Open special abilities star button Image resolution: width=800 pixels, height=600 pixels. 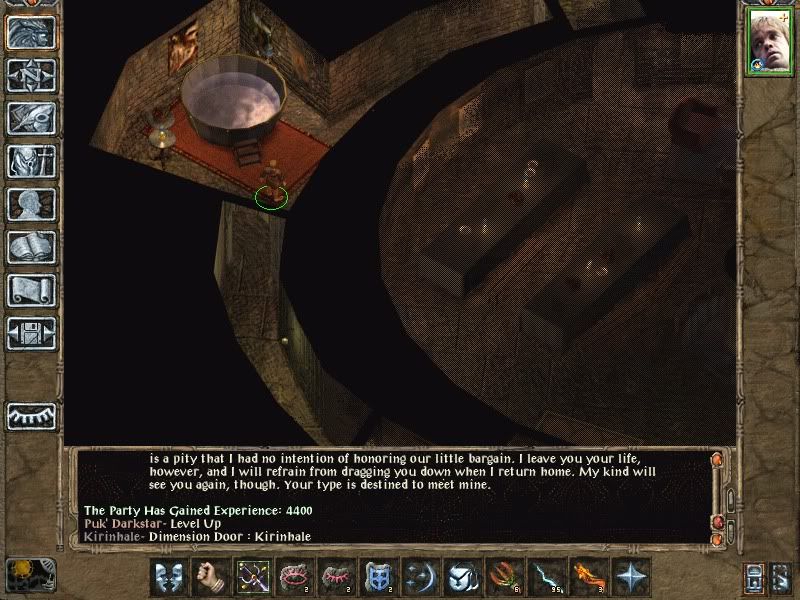[629, 577]
